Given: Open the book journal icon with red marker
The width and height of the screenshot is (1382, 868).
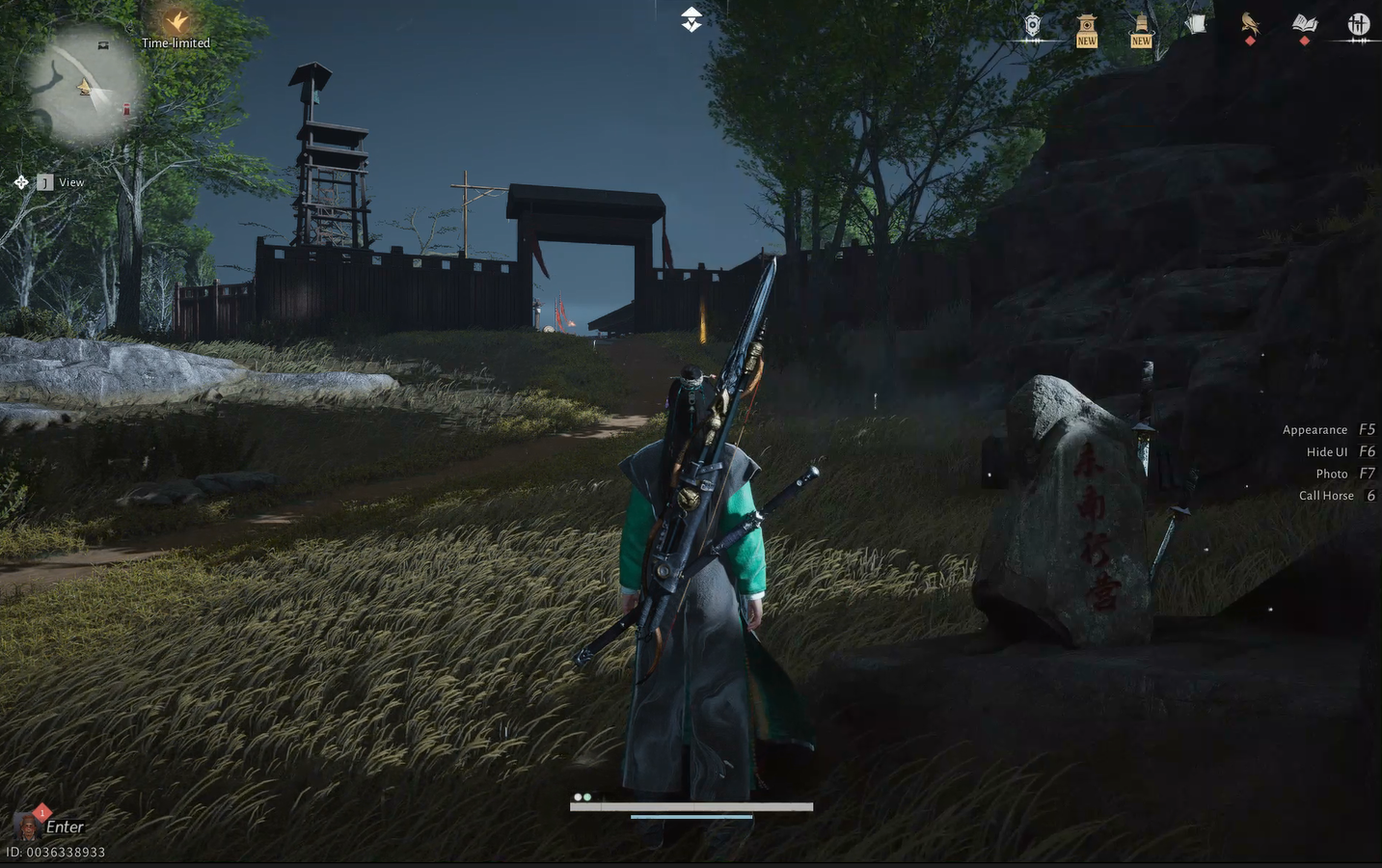Looking at the screenshot, I should [x=1305, y=24].
